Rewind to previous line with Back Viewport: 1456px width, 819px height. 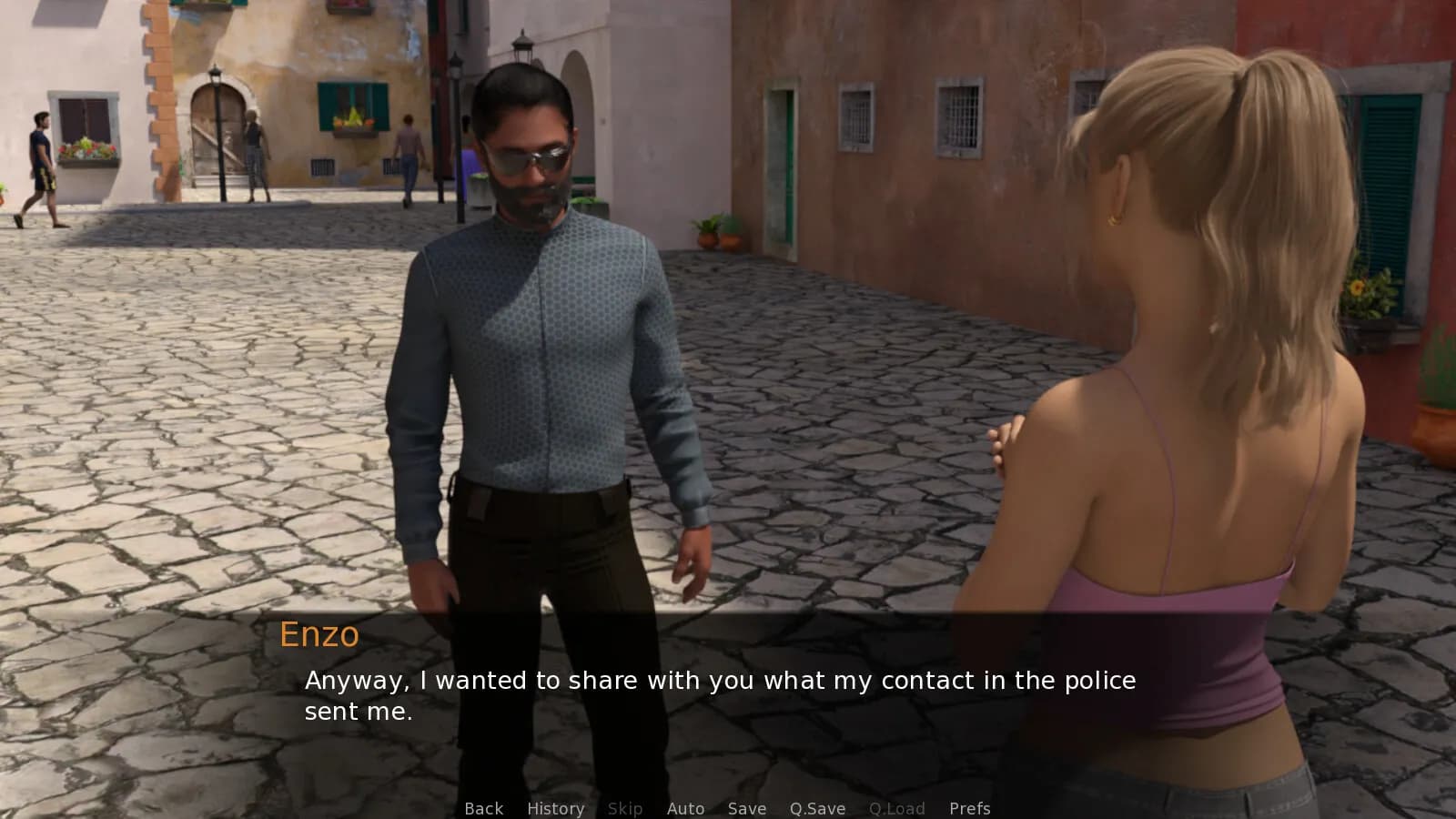(x=483, y=808)
